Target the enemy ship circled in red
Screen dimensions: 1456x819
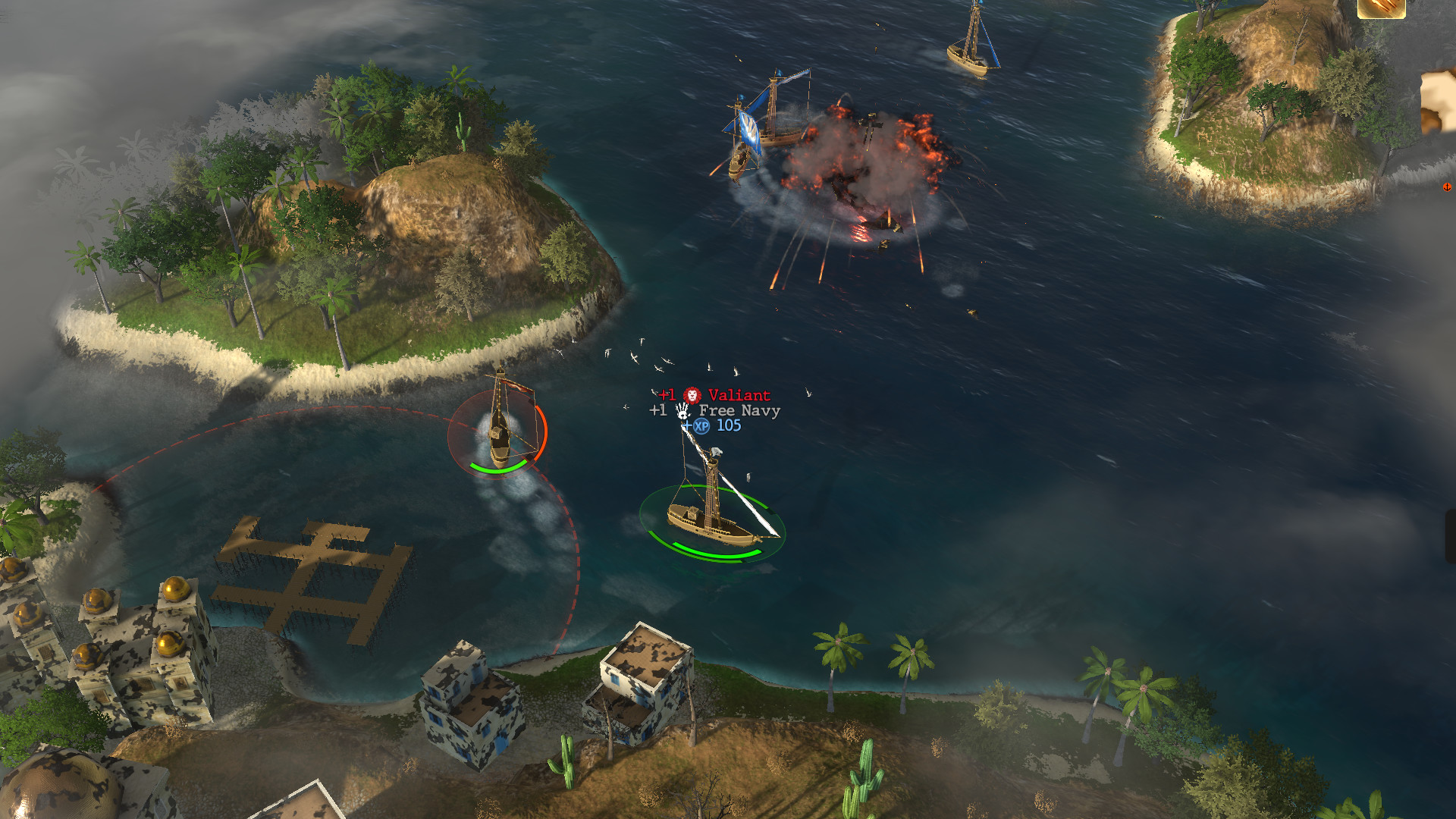pos(498,434)
